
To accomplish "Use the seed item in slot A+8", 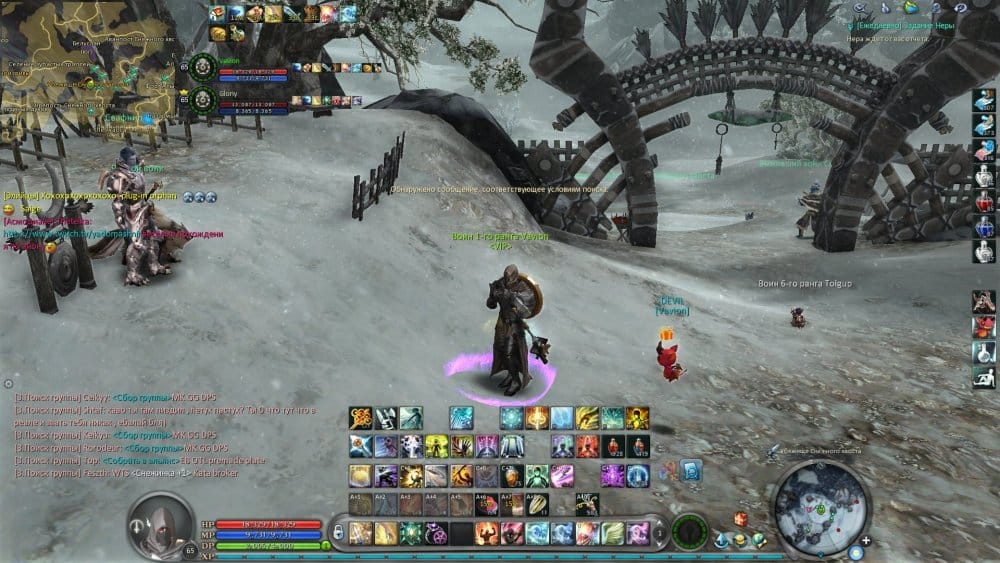I will click(538, 504).
